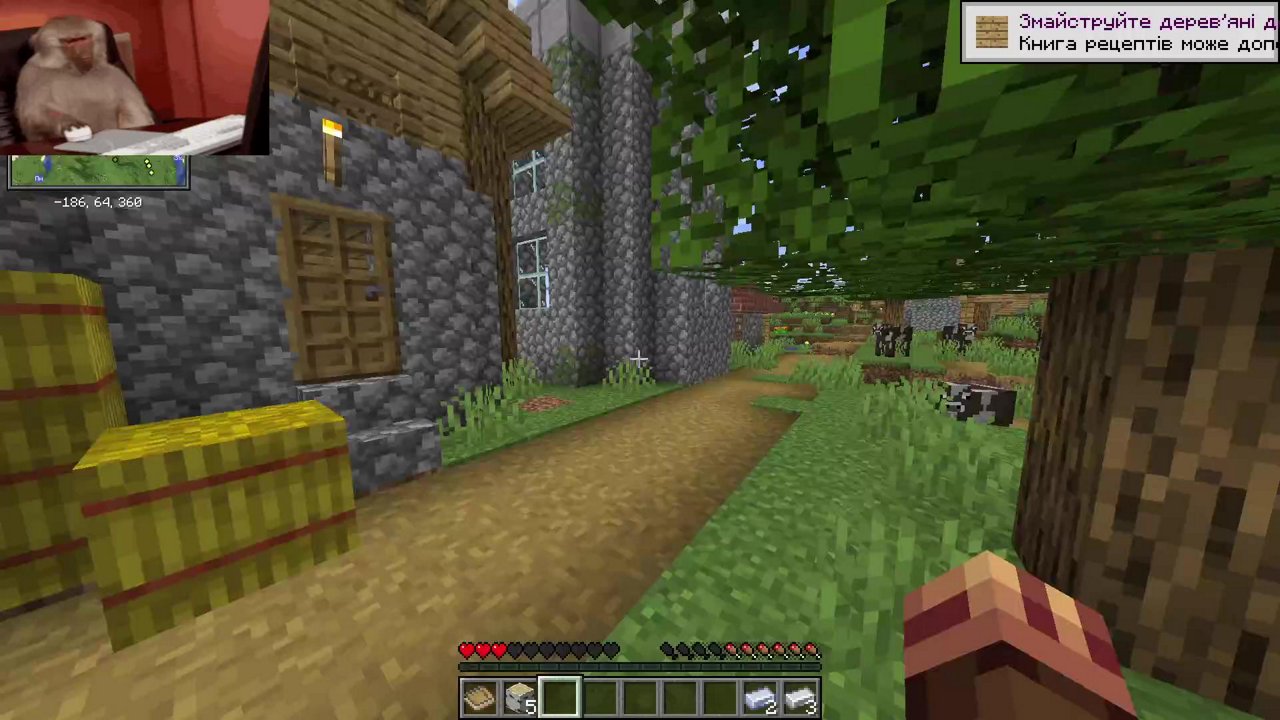1280x720 pixels.
Task: Click the torch on the cobblestone wall
Action: click(332, 140)
